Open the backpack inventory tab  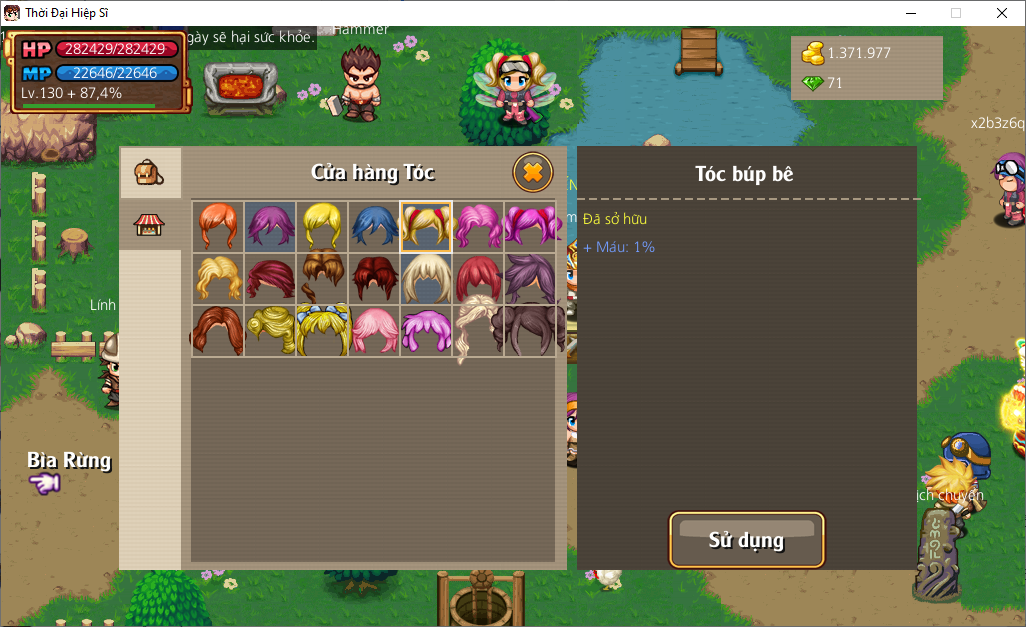click(150, 174)
